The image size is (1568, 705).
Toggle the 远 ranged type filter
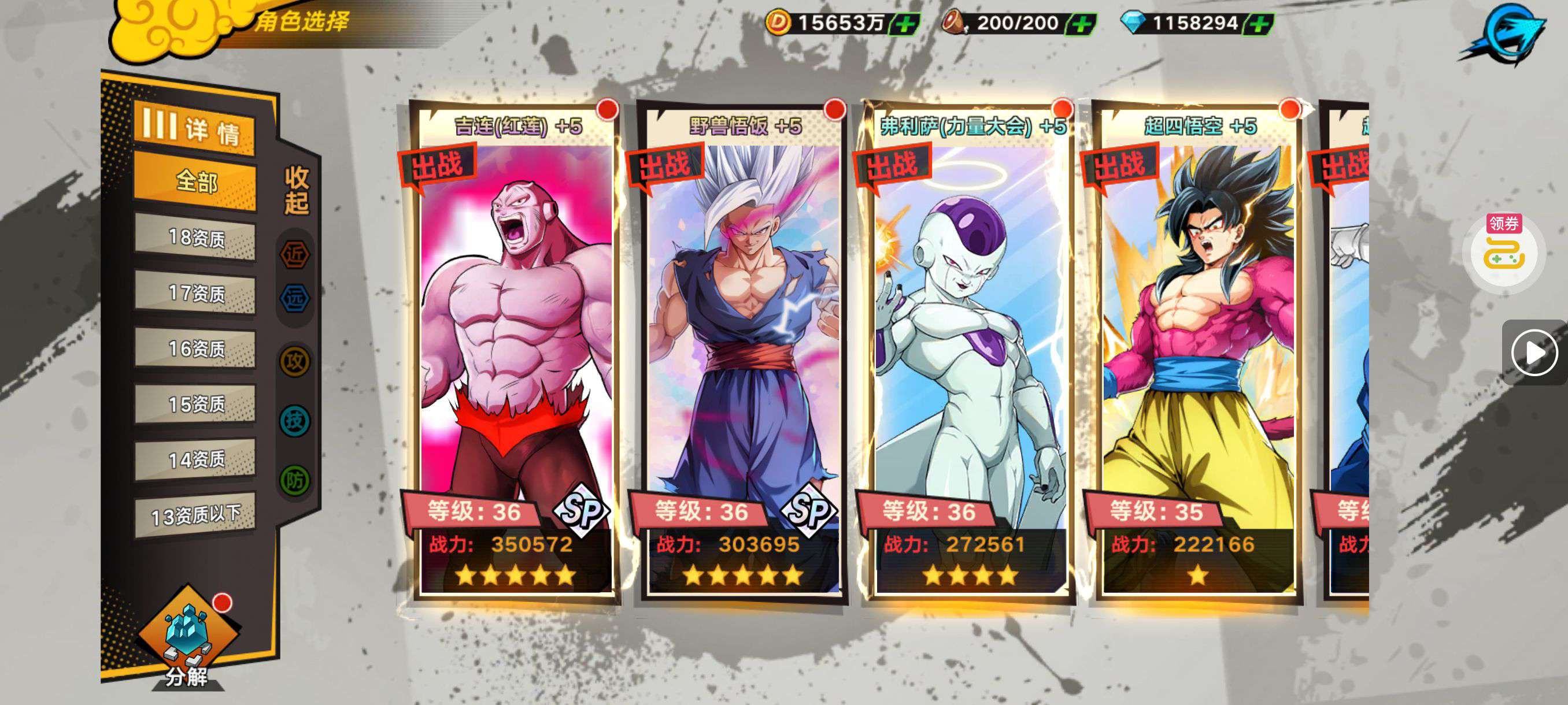295,299
